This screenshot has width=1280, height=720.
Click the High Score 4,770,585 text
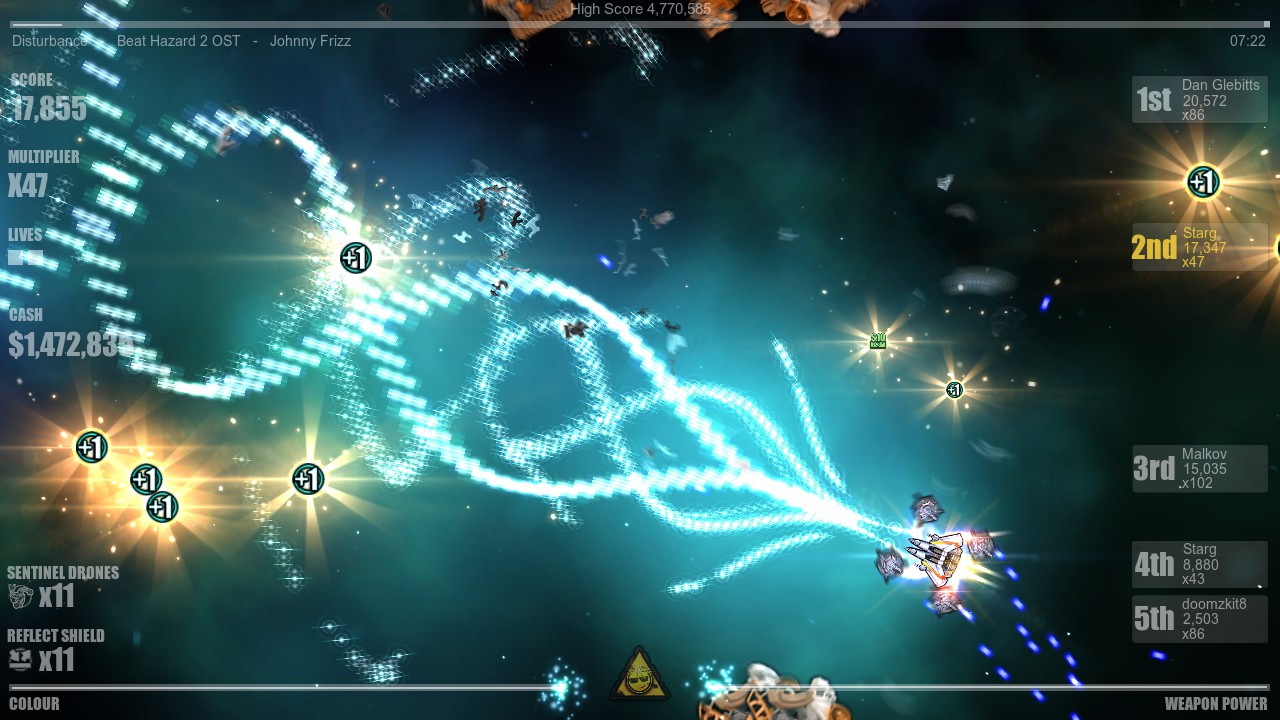pyautogui.click(x=638, y=8)
